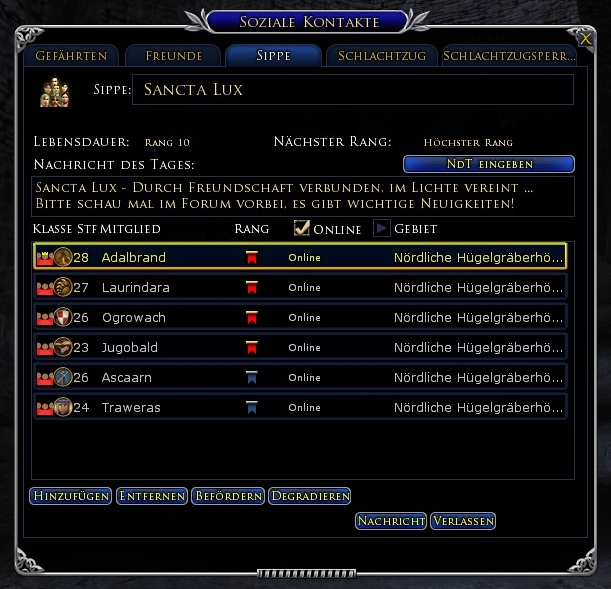Choose the Traweras row
Image resolution: width=611 pixels, height=589 pixels.
[131, 408]
